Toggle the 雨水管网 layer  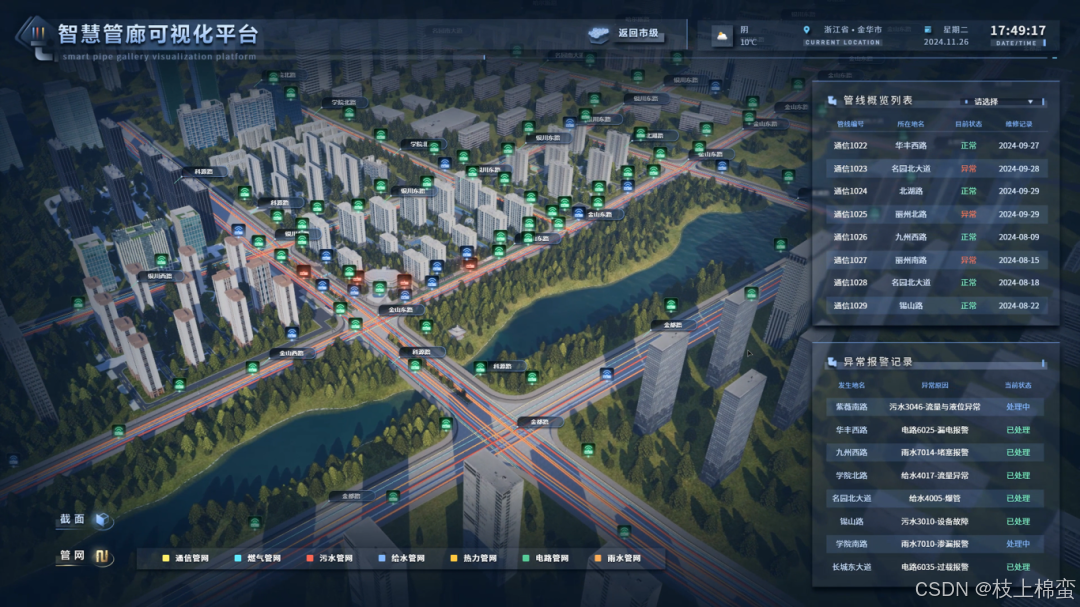[x=617, y=558]
